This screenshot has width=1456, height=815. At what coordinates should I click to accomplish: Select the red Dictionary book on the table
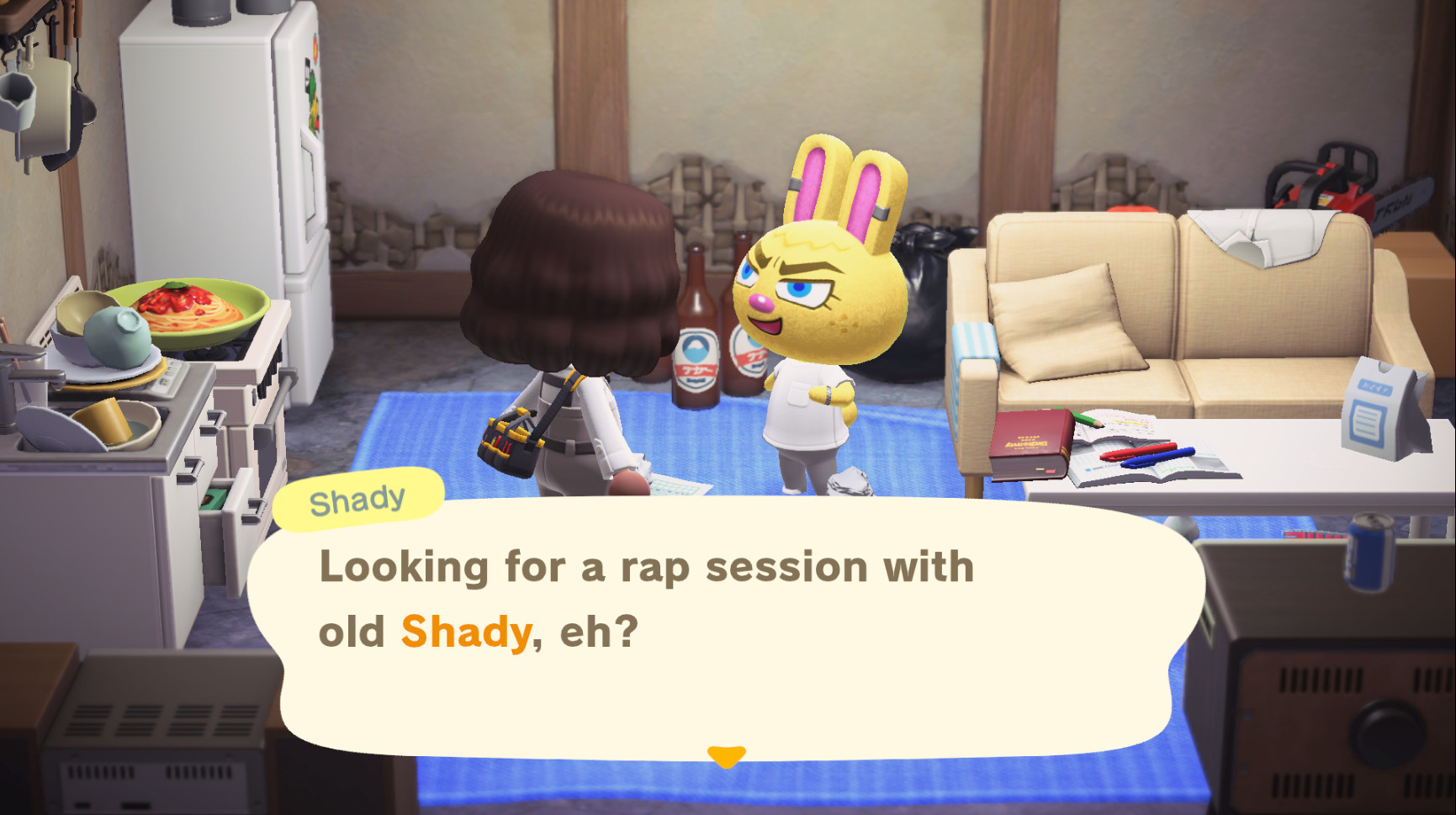pos(1030,442)
